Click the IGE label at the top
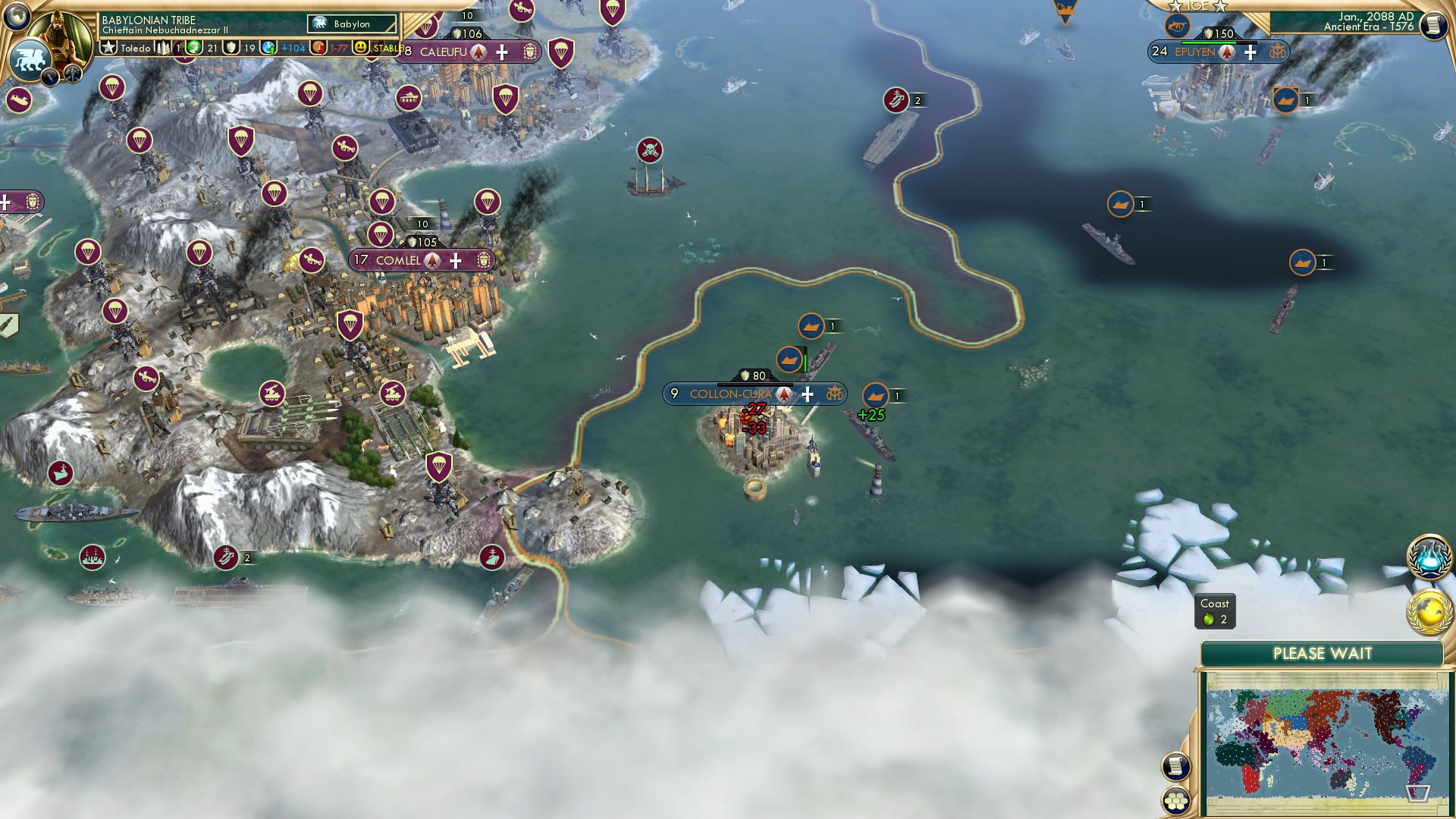1456x819 pixels. pos(1197,5)
